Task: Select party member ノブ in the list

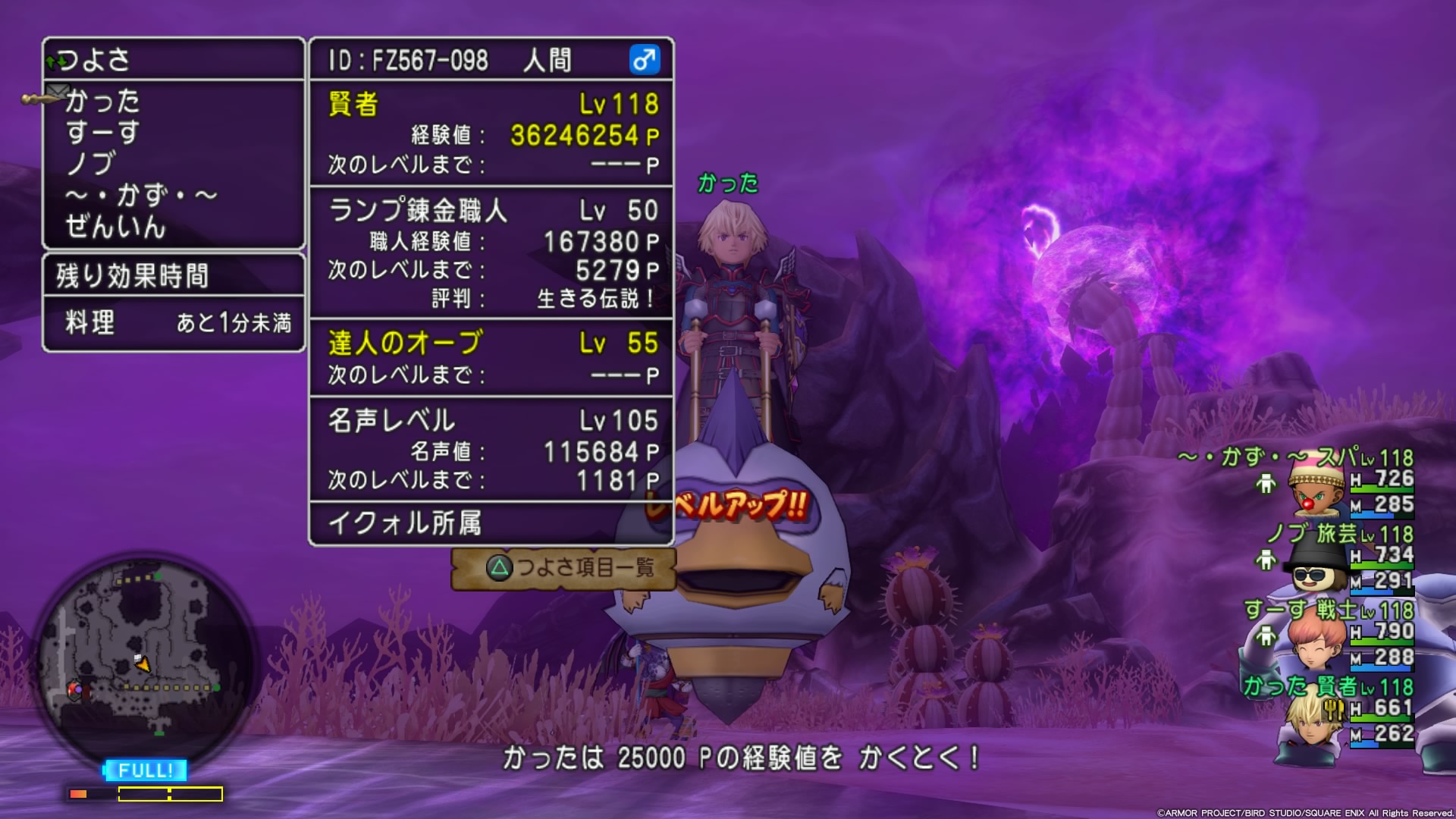Action: click(x=91, y=164)
